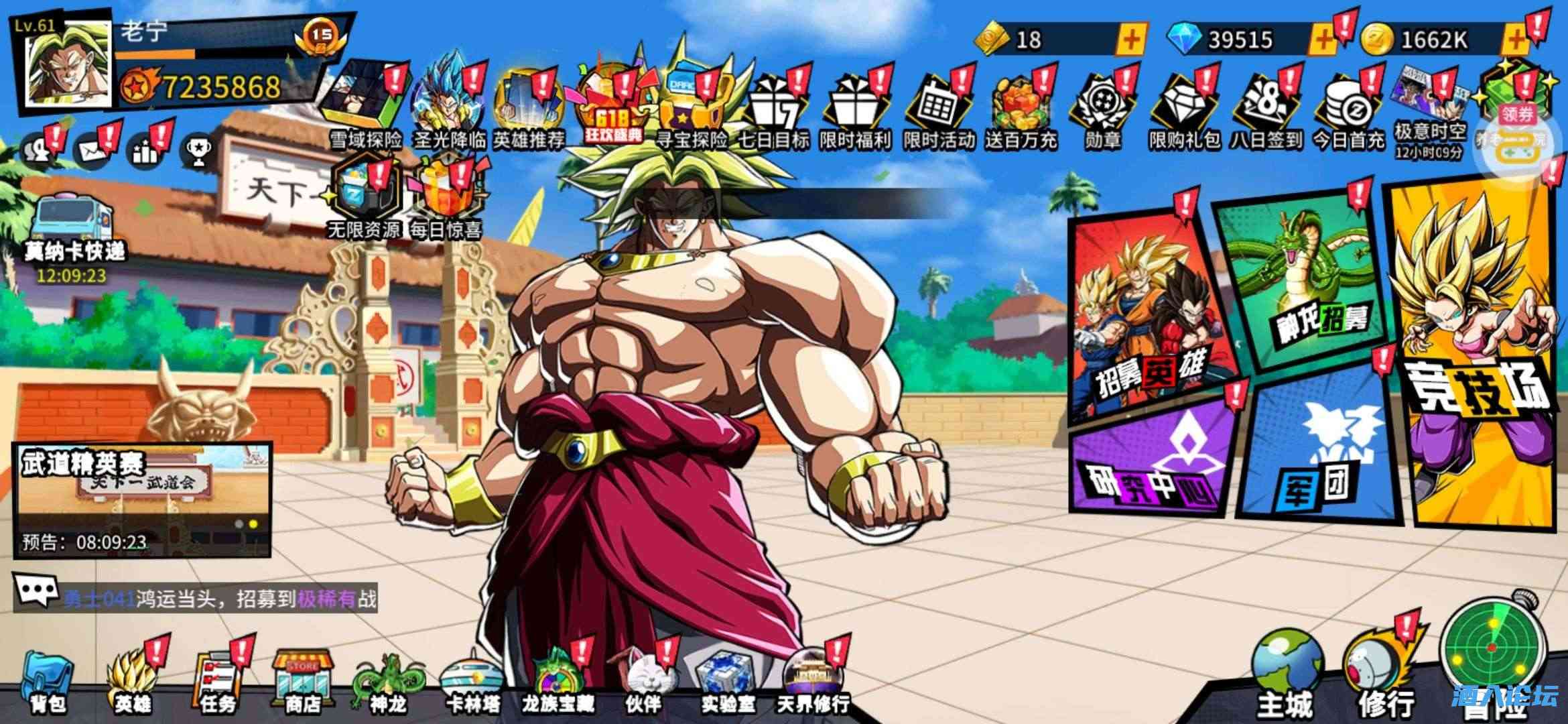Image resolution: width=1568 pixels, height=724 pixels.
Task: Open the 背包 backpack icon
Action: [x=48, y=680]
